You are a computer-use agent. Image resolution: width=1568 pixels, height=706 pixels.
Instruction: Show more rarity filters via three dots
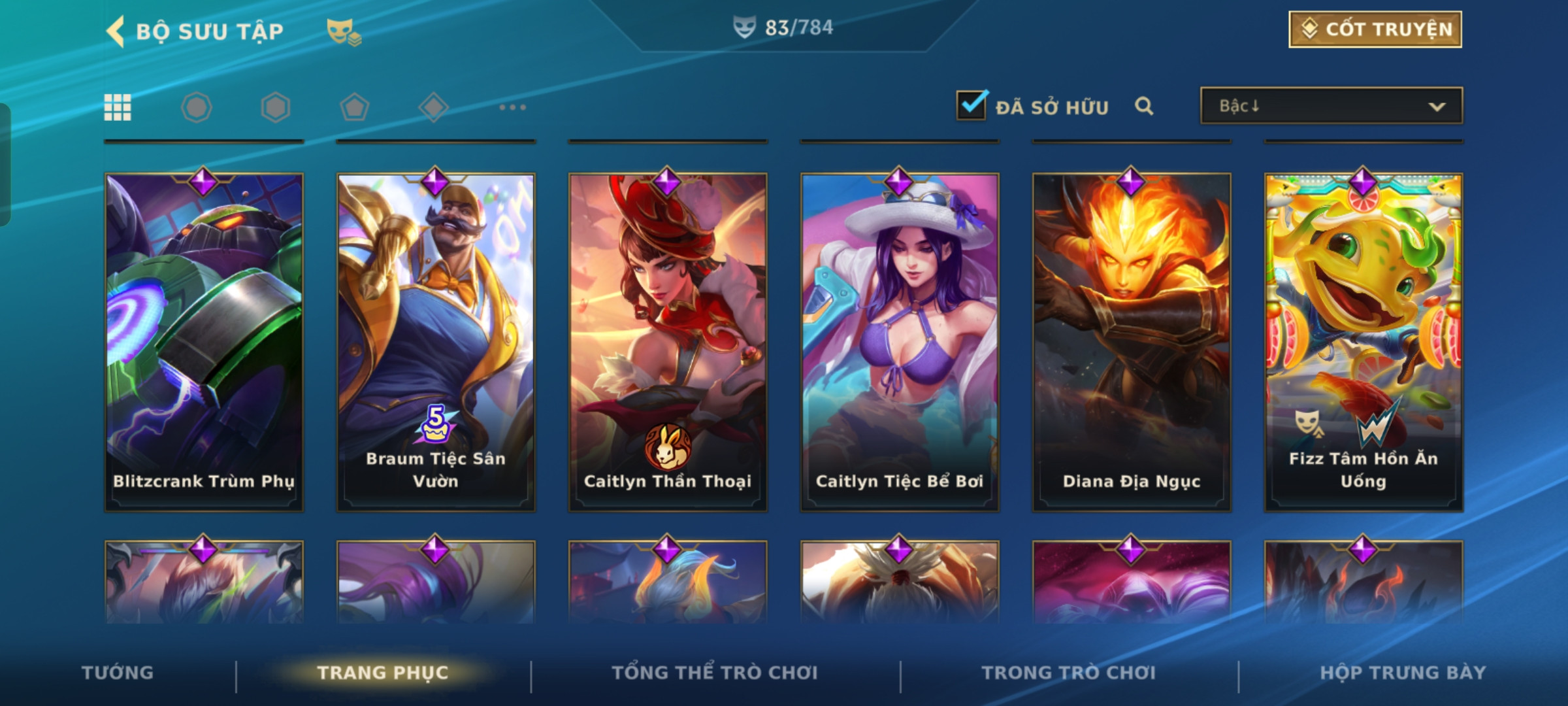coord(512,107)
